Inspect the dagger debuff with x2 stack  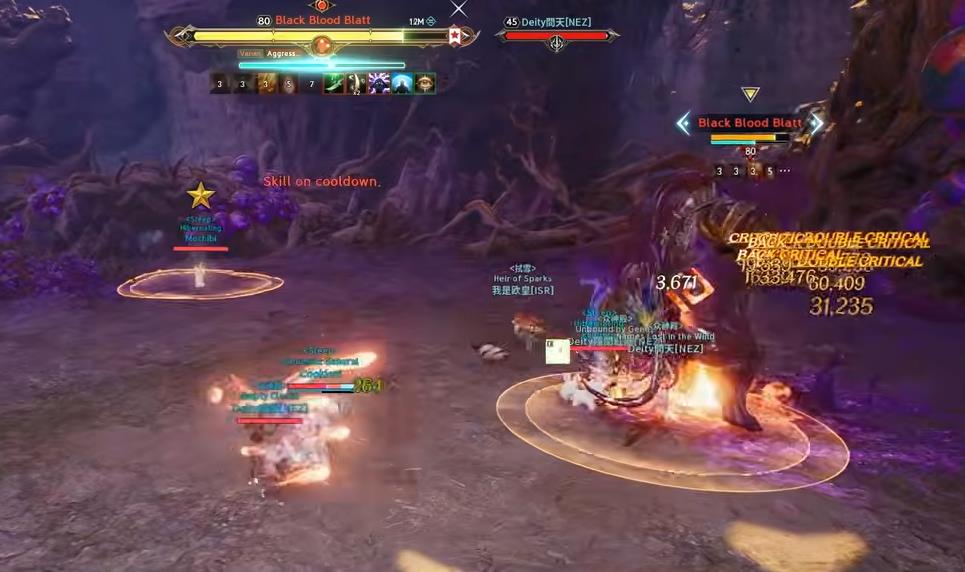tap(356, 84)
